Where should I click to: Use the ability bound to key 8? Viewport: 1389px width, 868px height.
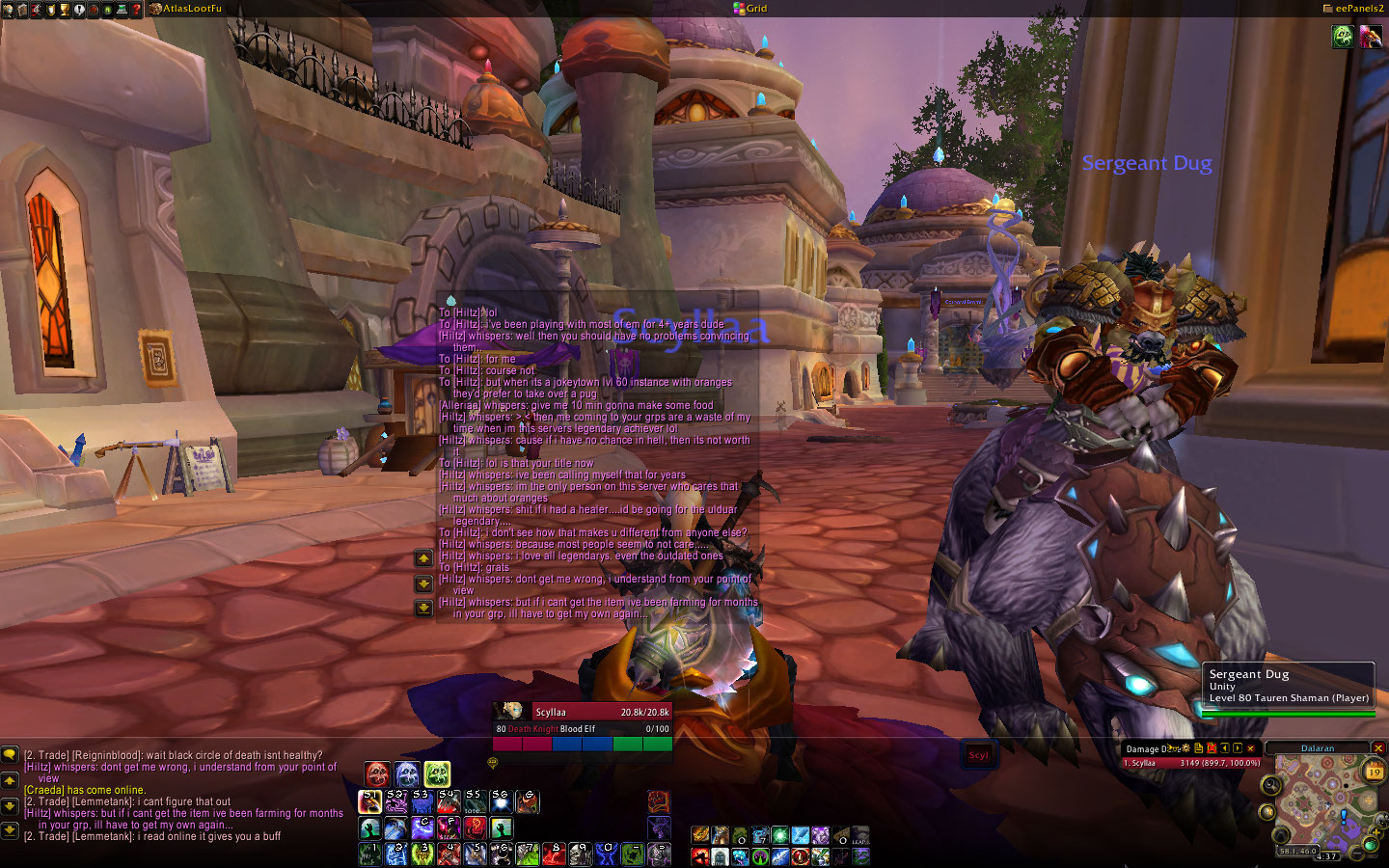(x=553, y=854)
